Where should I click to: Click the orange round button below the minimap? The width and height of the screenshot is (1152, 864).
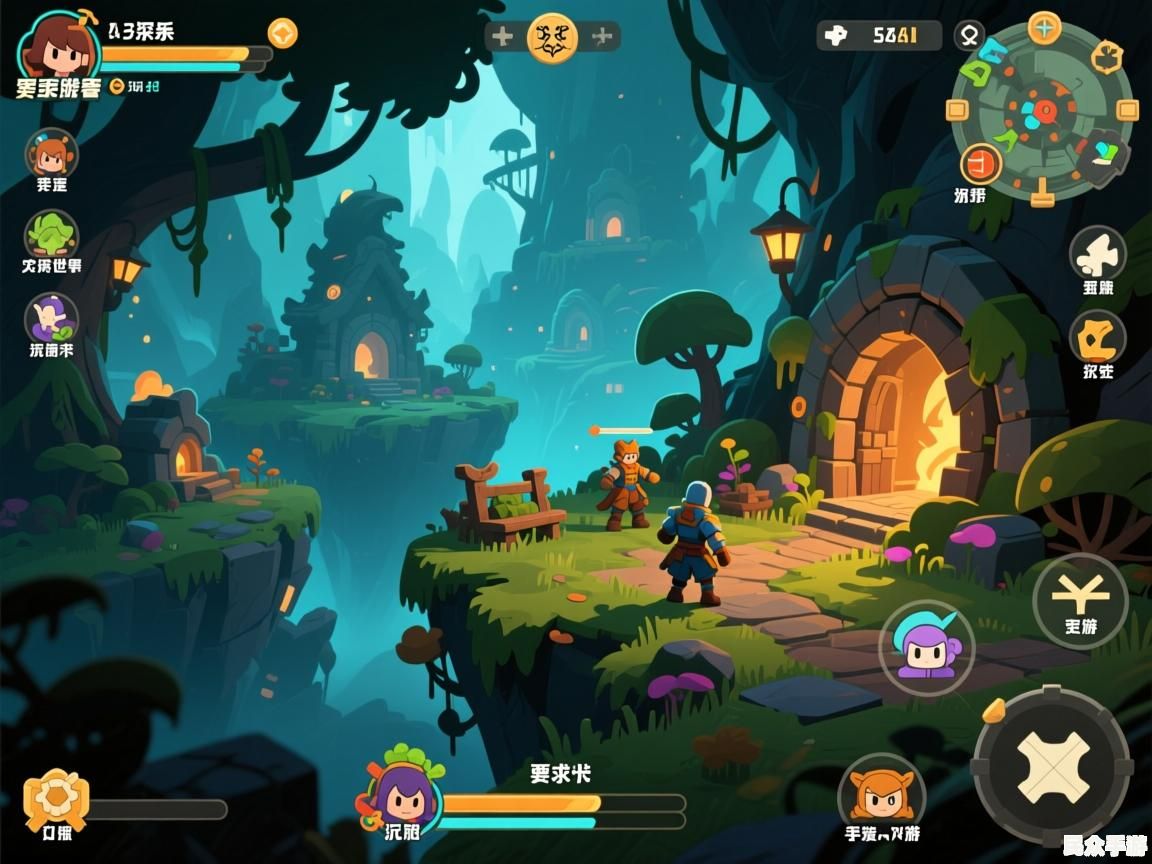(x=981, y=164)
